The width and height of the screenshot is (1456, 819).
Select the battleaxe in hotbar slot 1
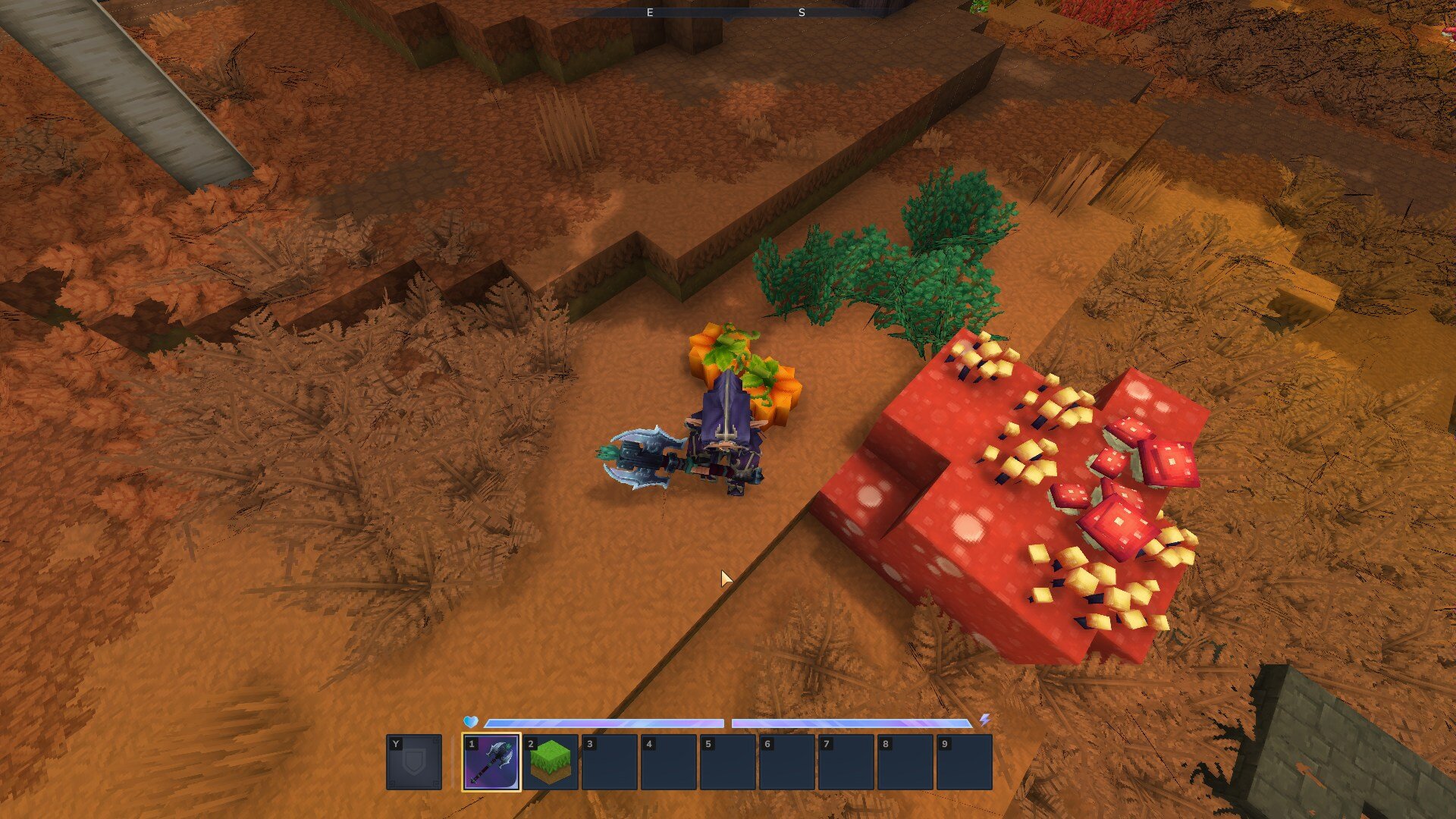pos(491,762)
